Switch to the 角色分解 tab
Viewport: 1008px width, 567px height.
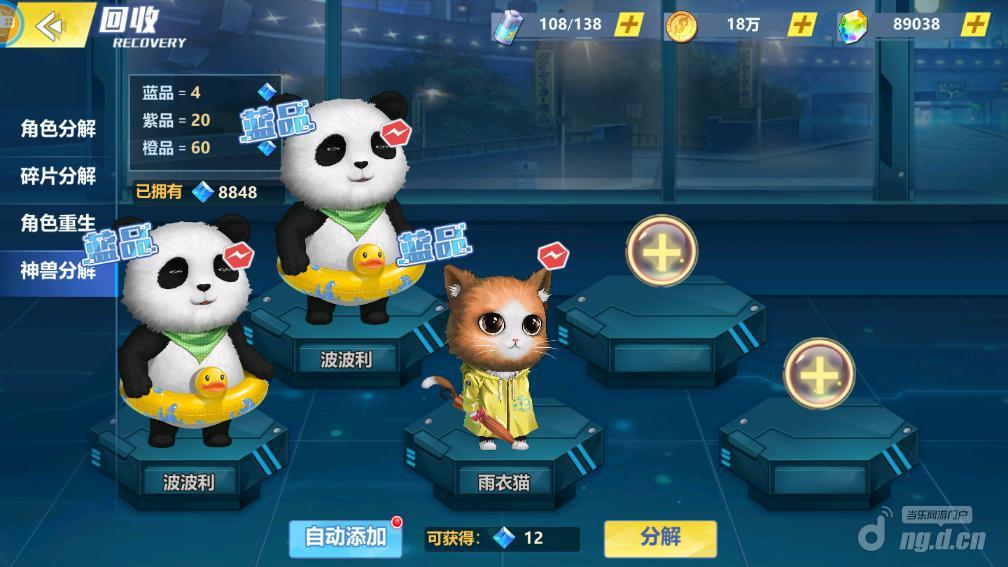58,129
